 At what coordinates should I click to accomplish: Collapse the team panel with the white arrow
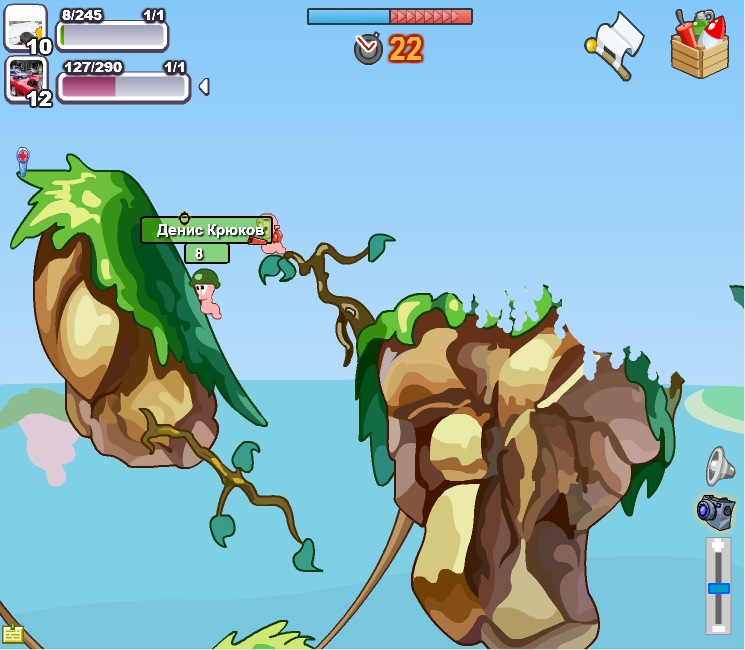[x=204, y=87]
